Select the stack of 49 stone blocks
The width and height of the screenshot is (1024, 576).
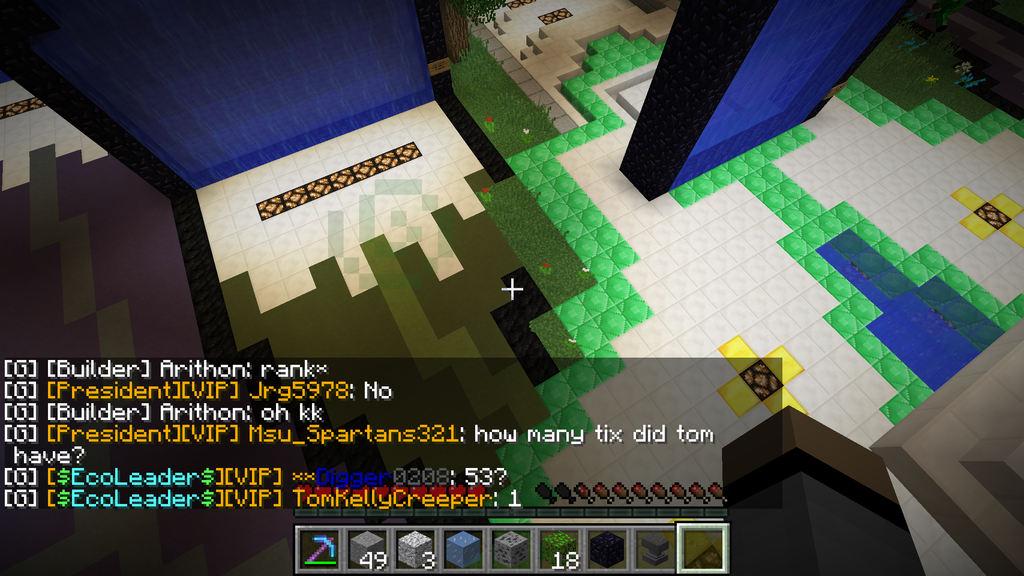click(x=368, y=549)
